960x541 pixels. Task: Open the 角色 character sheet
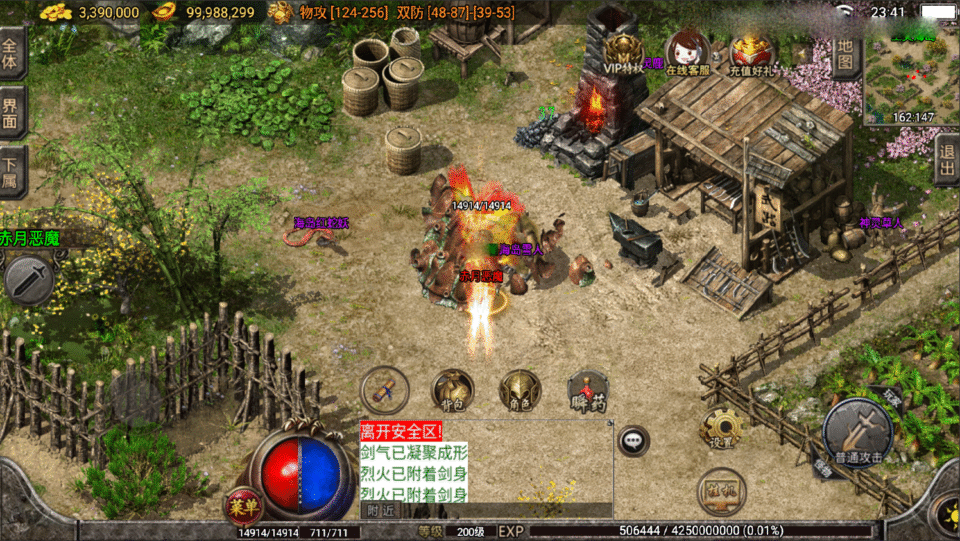click(520, 390)
